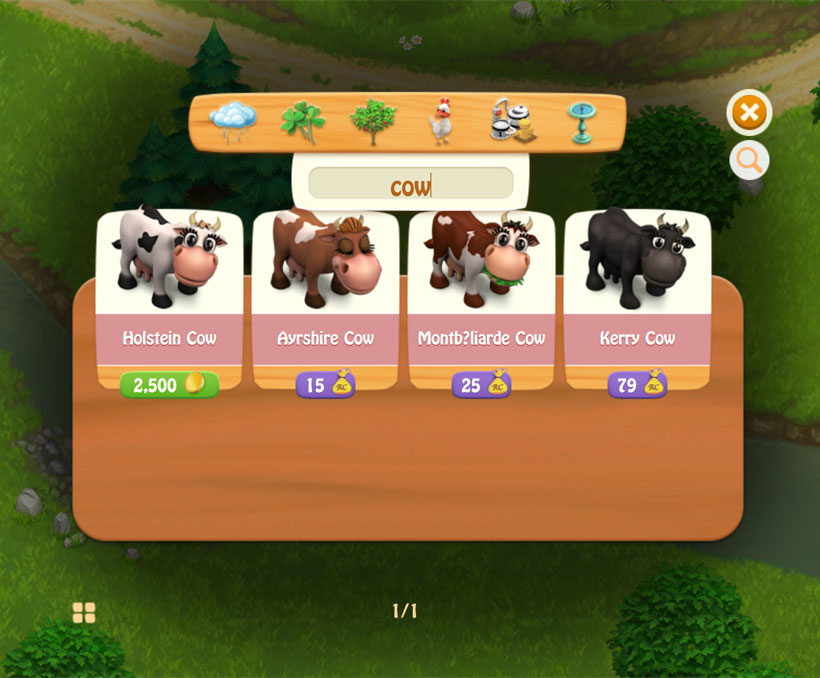Close the shop with the orange X

tap(749, 112)
